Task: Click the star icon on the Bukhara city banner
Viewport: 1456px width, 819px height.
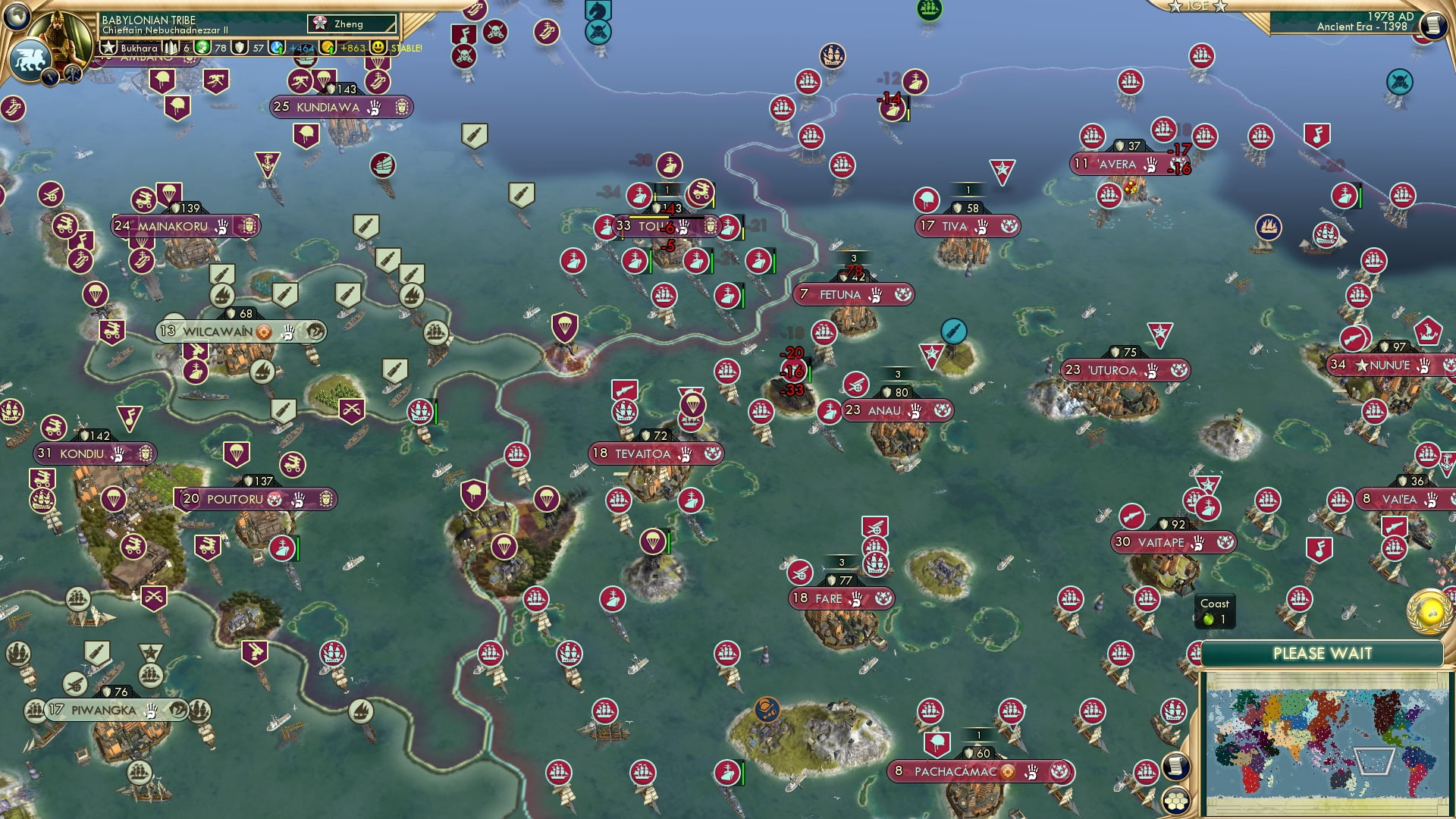Action: pos(108,47)
